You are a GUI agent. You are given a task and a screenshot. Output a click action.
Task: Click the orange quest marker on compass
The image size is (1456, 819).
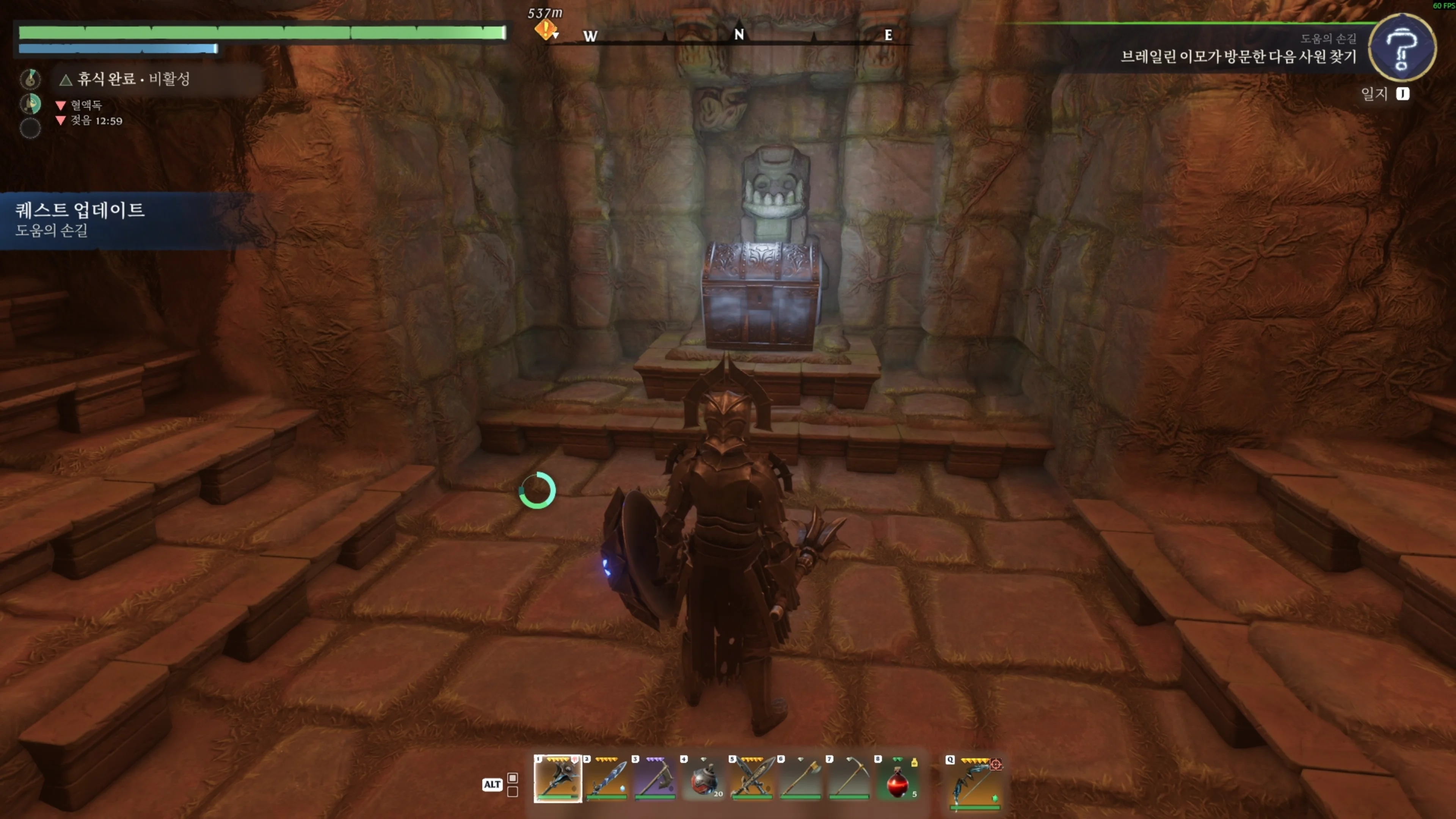click(x=546, y=29)
